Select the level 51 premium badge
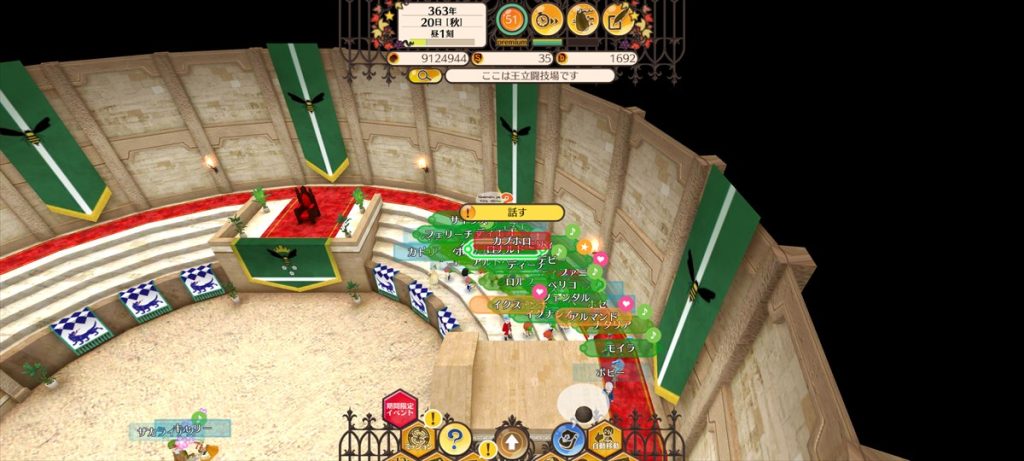The width and height of the screenshot is (1024, 461). click(x=512, y=19)
